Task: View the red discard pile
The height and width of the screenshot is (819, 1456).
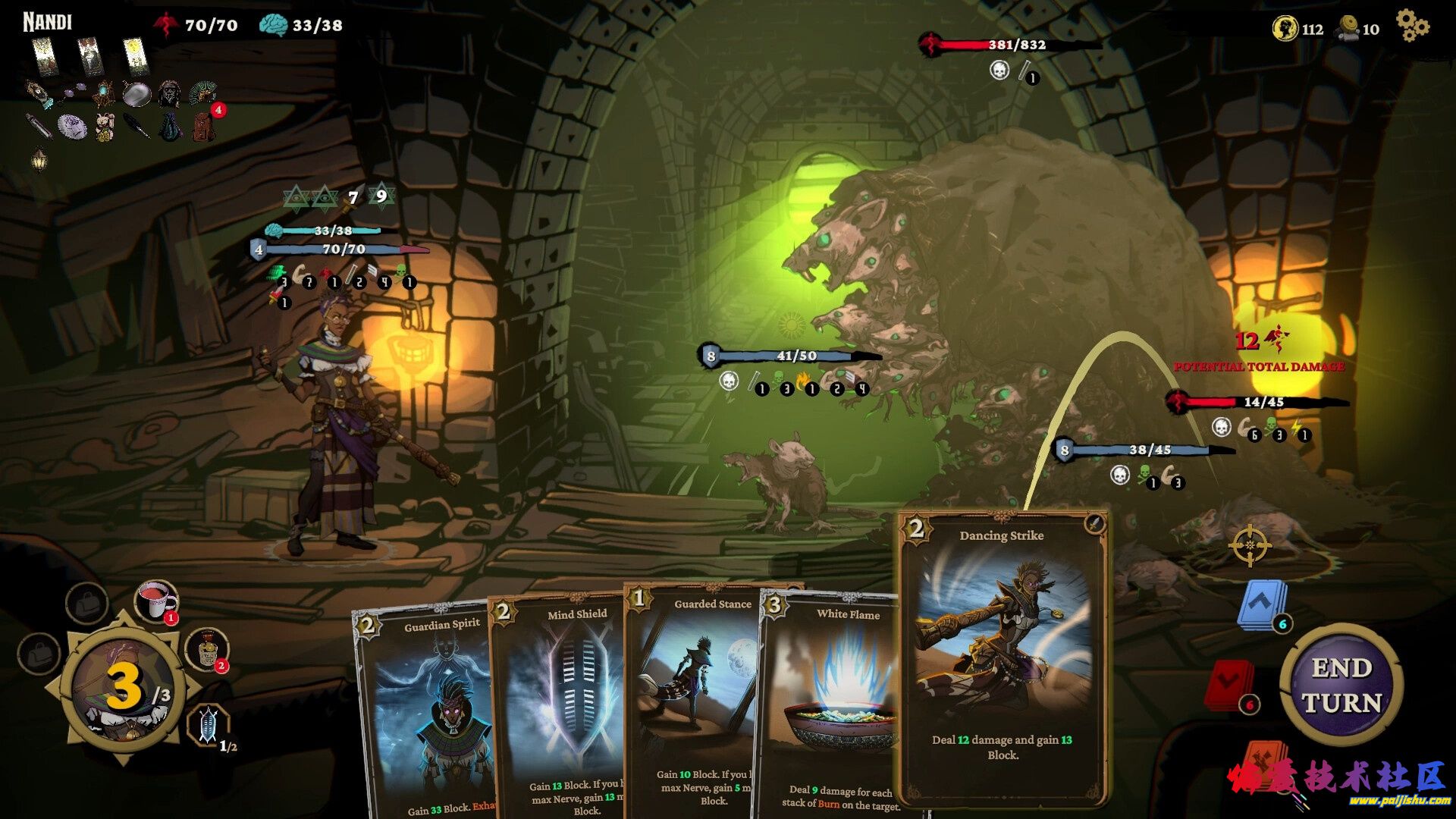Action: click(1227, 685)
